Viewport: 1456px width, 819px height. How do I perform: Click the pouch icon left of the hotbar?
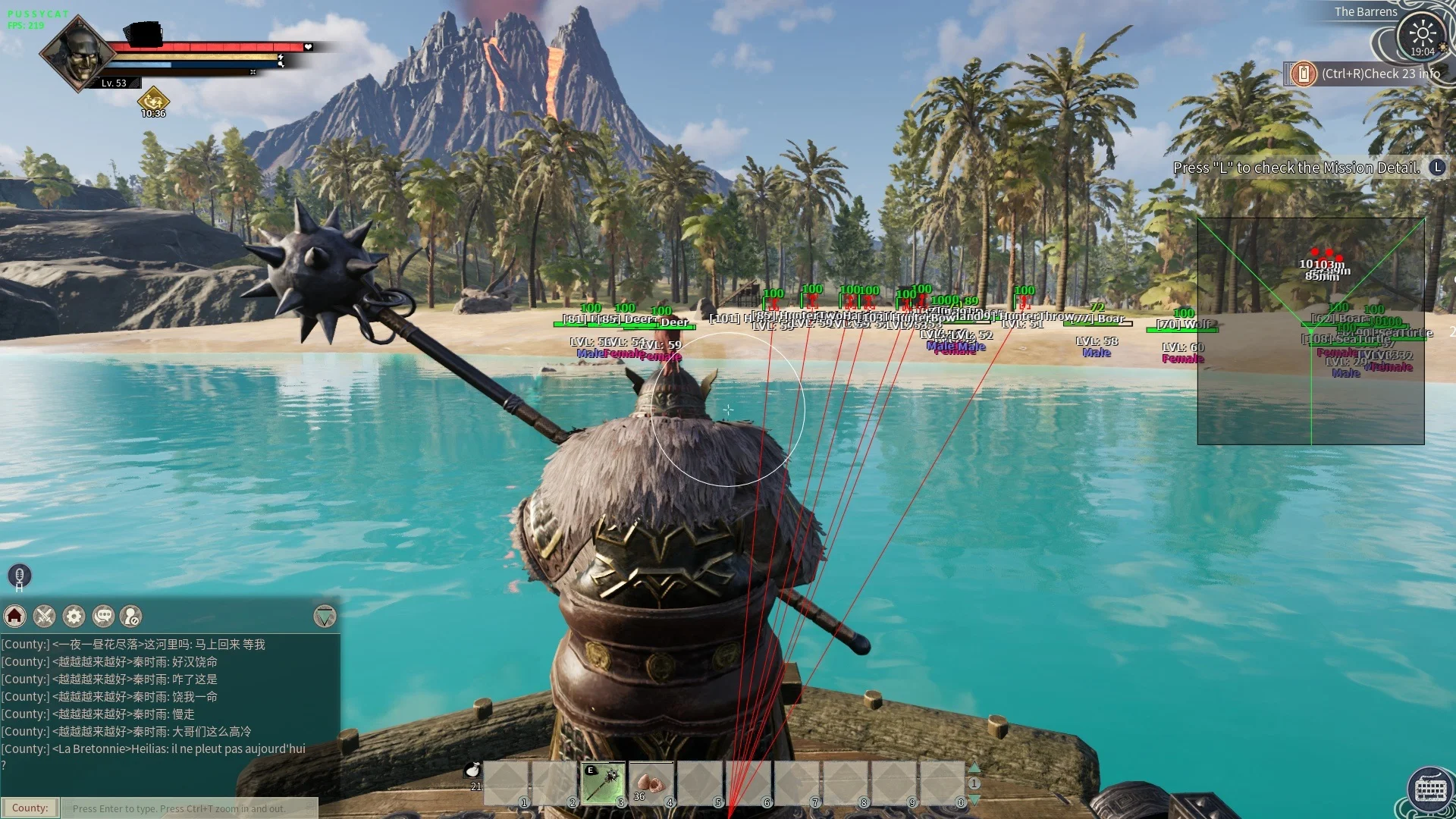click(x=473, y=770)
